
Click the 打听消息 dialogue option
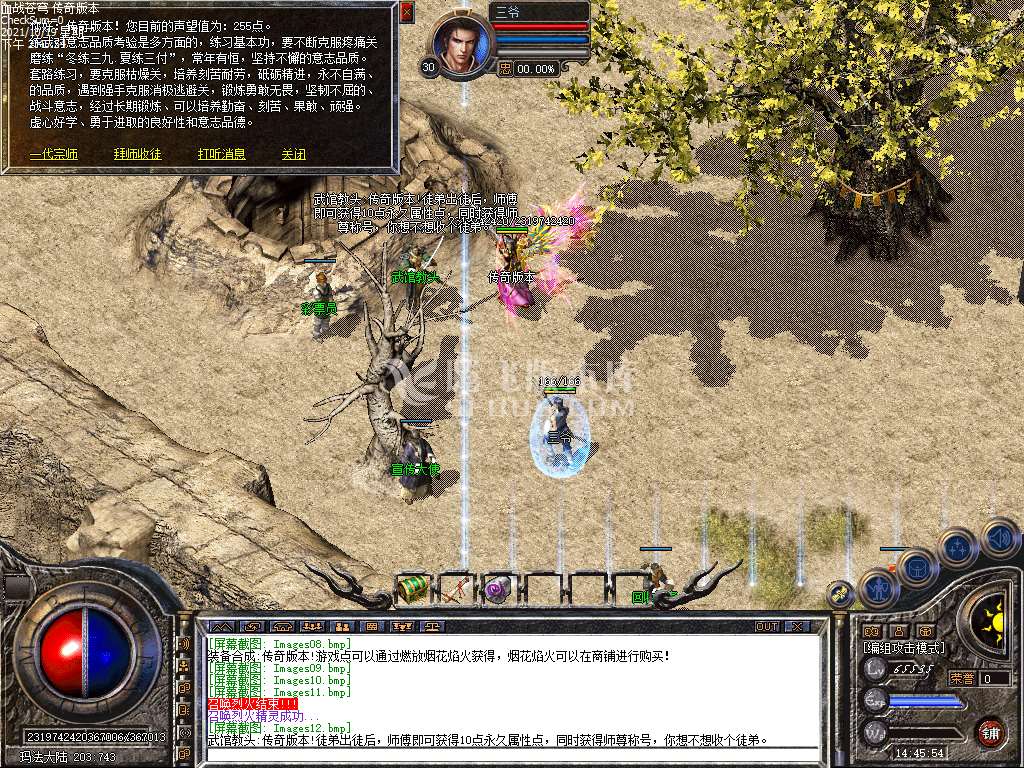[221, 154]
